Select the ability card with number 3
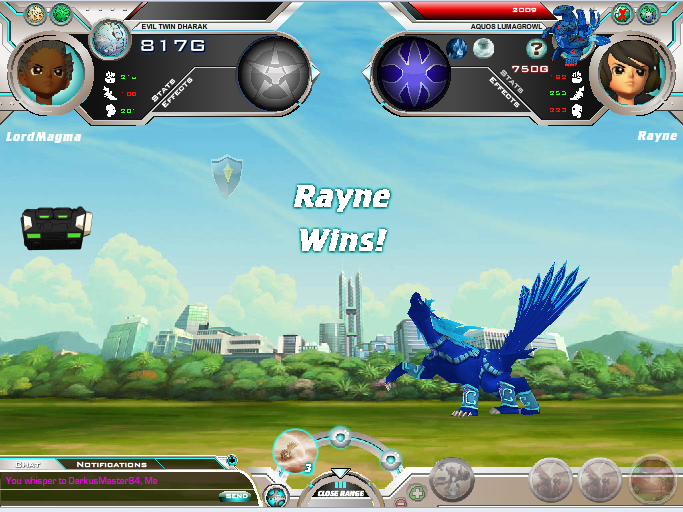The image size is (683, 512). coord(295,451)
